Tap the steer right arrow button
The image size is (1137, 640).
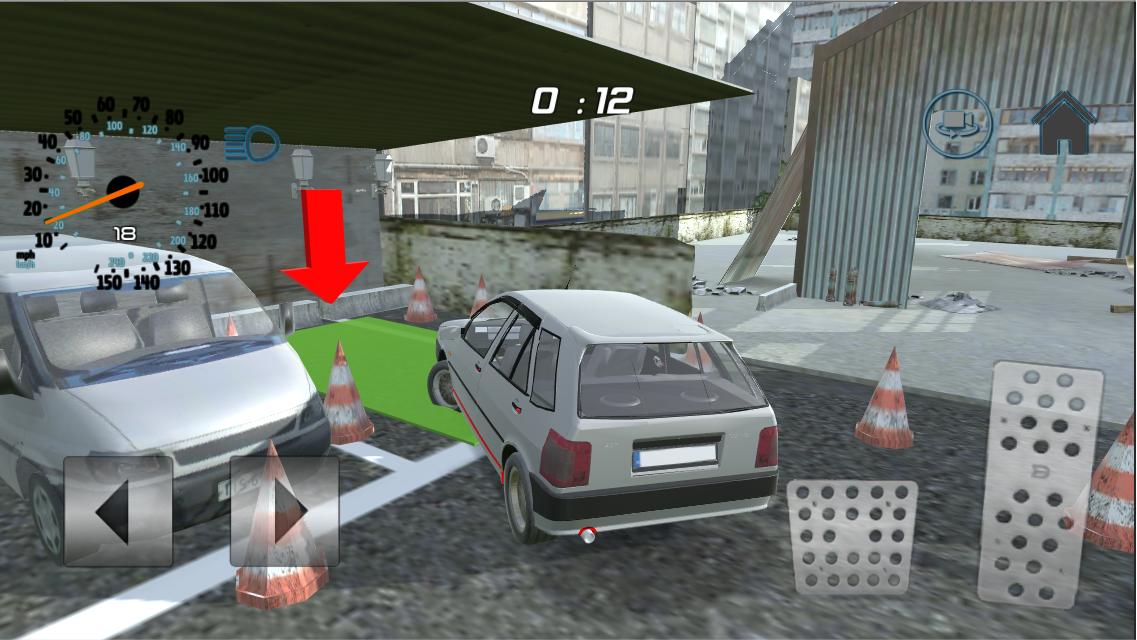coord(284,511)
